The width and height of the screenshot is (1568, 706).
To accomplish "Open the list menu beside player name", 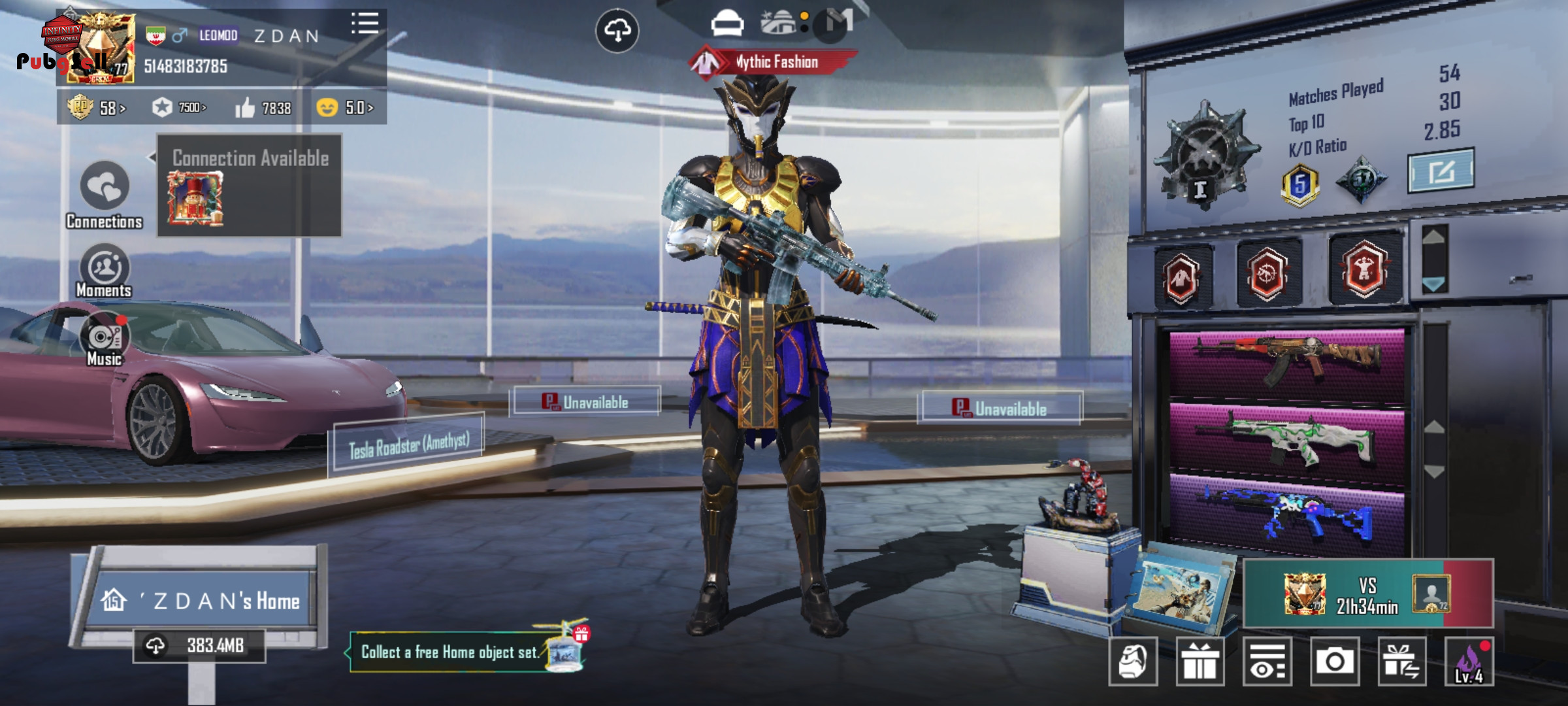I will (x=365, y=24).
